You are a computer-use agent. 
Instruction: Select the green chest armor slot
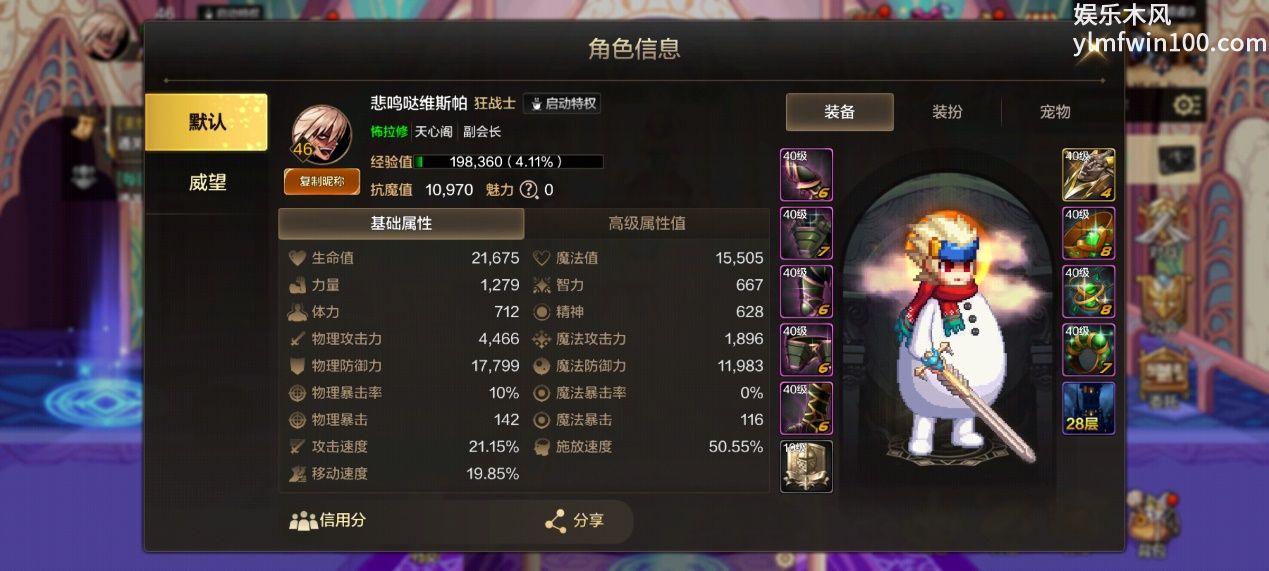[806, 233]
